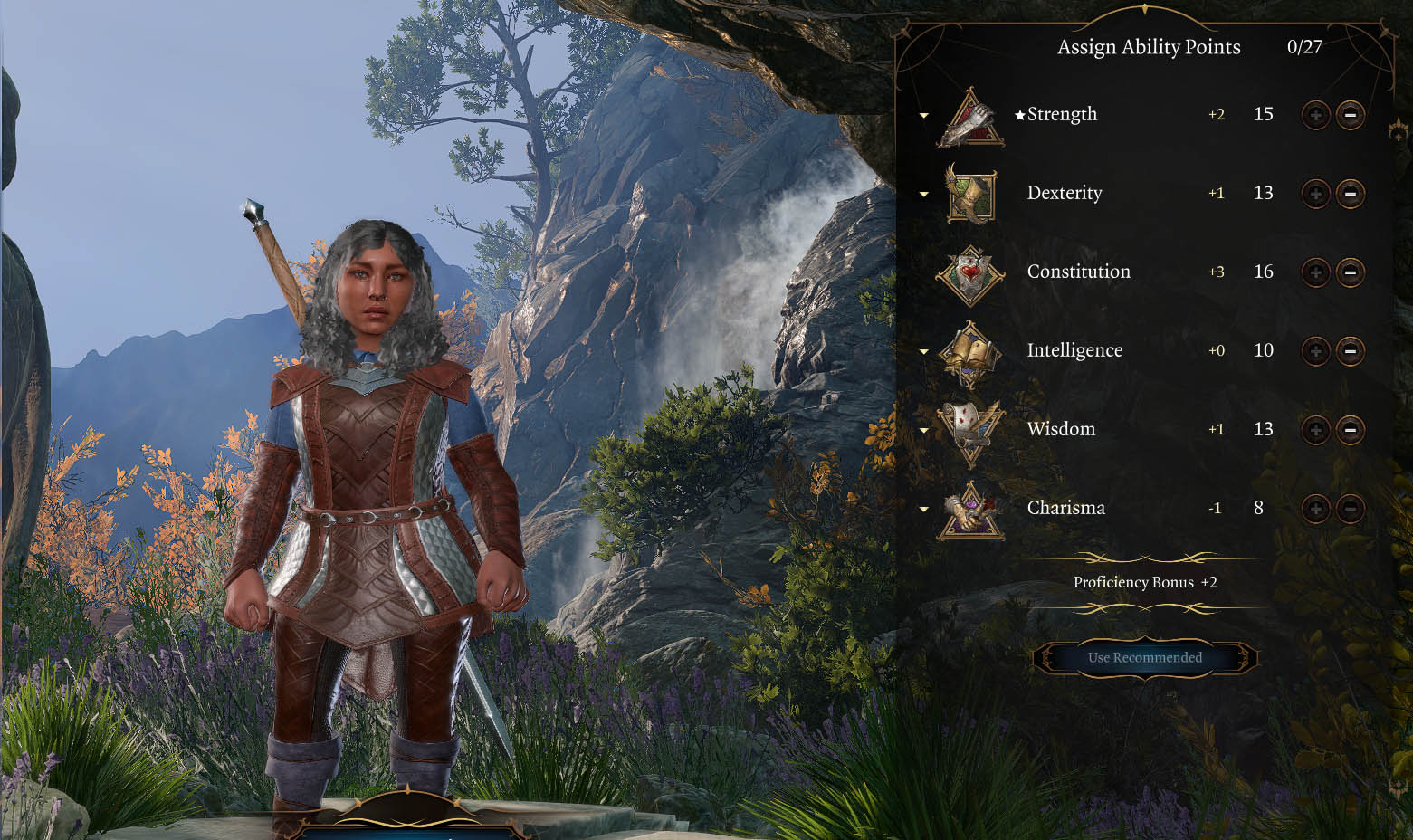Viewport: 1413px width, 840px height.
Task: Expand the Strength ability details
Action: (924, 116)
